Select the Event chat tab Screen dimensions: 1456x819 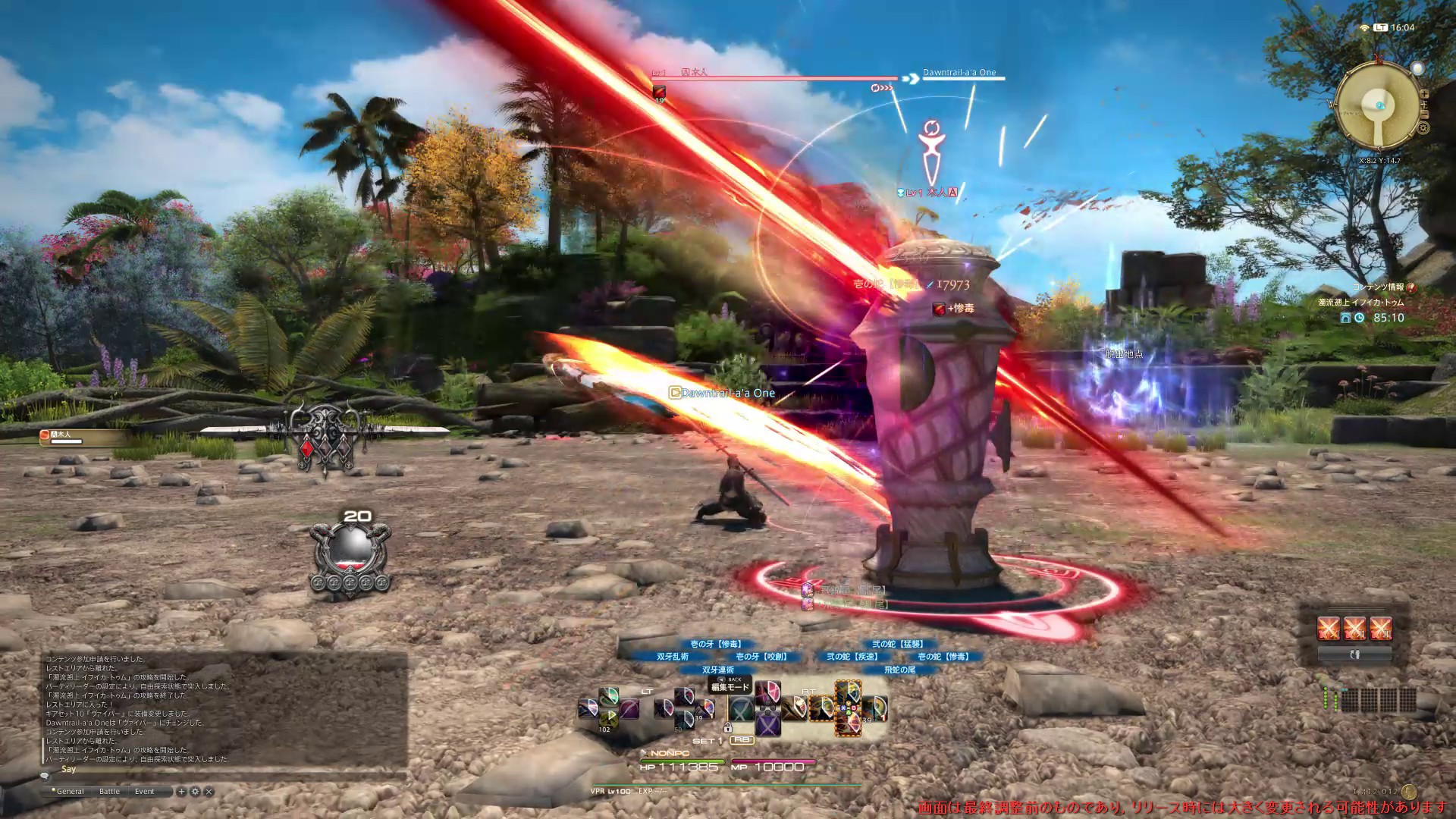tap(144, 791)
